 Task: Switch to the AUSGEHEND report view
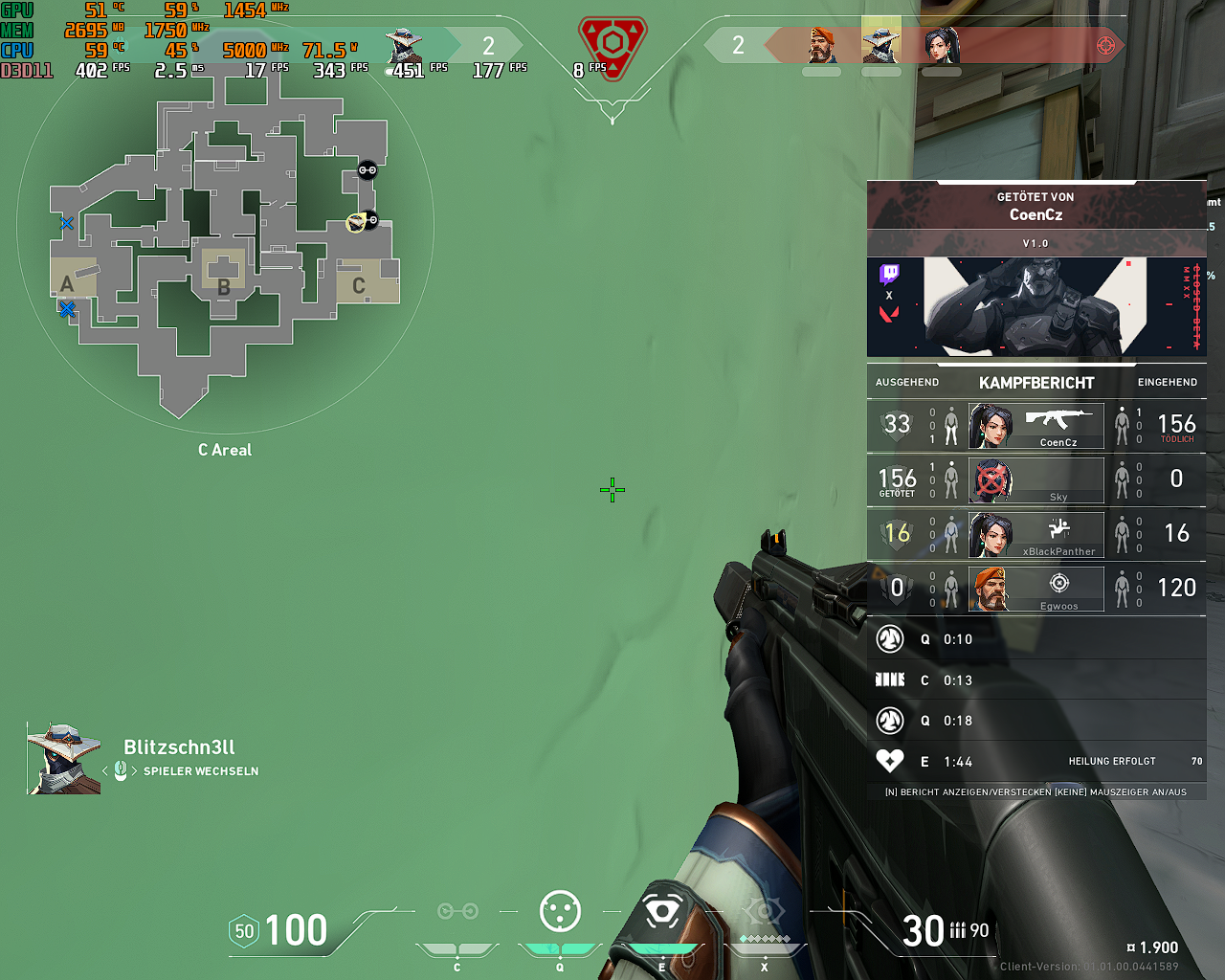click(906, 382)
